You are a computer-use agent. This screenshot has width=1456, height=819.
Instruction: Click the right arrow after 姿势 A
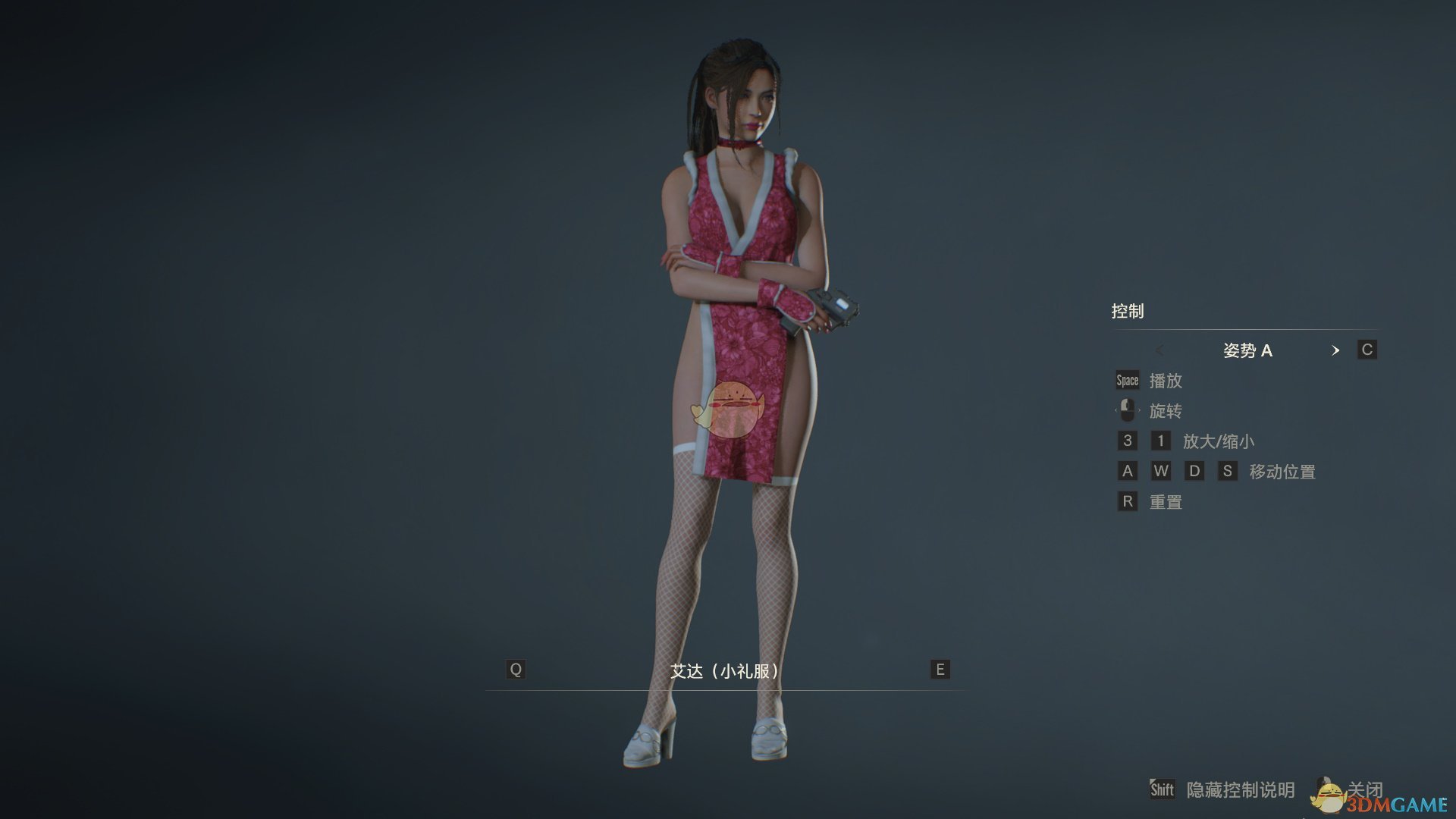click(1337, 350)
